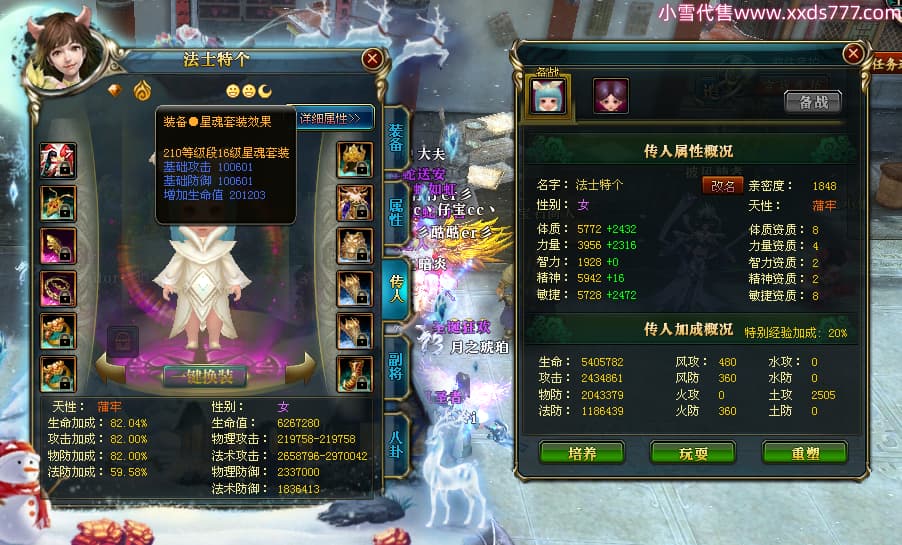Open the 任务 quest tracker tab

(x=884, y=65)
